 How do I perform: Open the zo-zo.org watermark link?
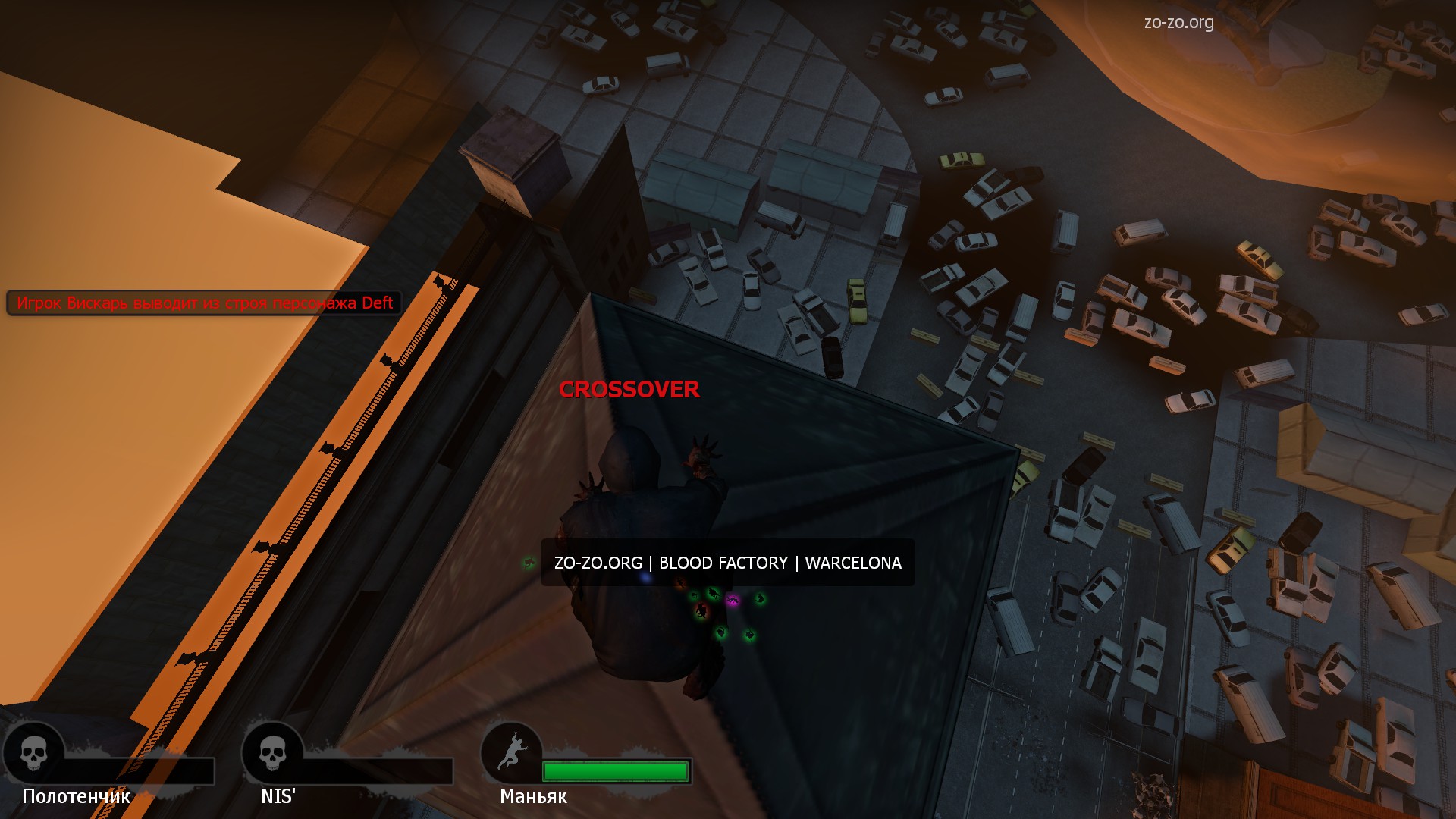1178,23
